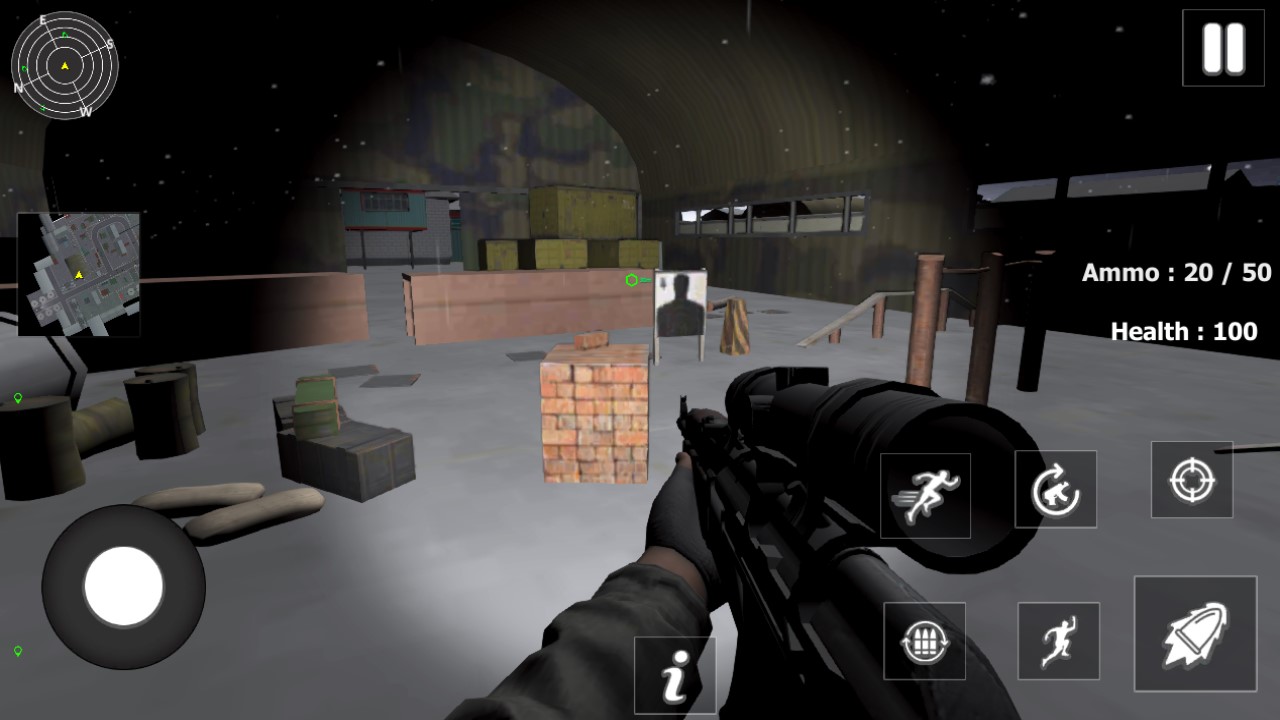Tap the green marker above the target
The height and width of the screenshot is (720, 1280).
631,281
